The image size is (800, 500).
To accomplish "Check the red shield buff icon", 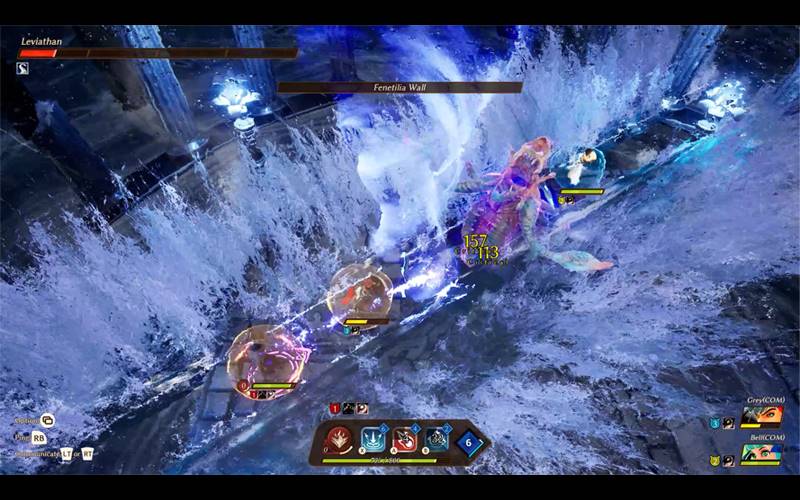I will pyautogui.click(x=336, y=408).
